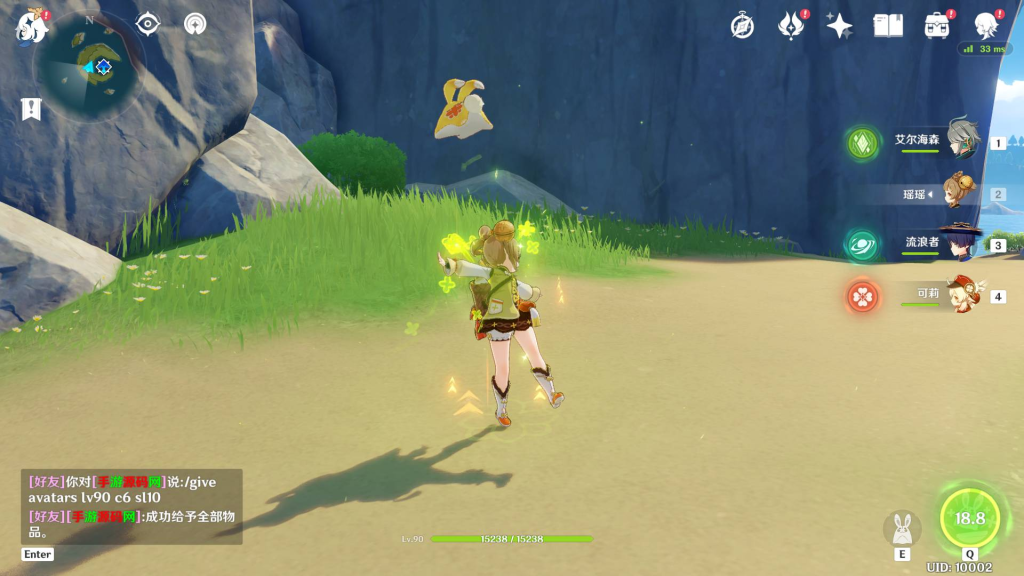Open the backpack inventory icon
Screen dimensions: 1024x576
[937, 26]
